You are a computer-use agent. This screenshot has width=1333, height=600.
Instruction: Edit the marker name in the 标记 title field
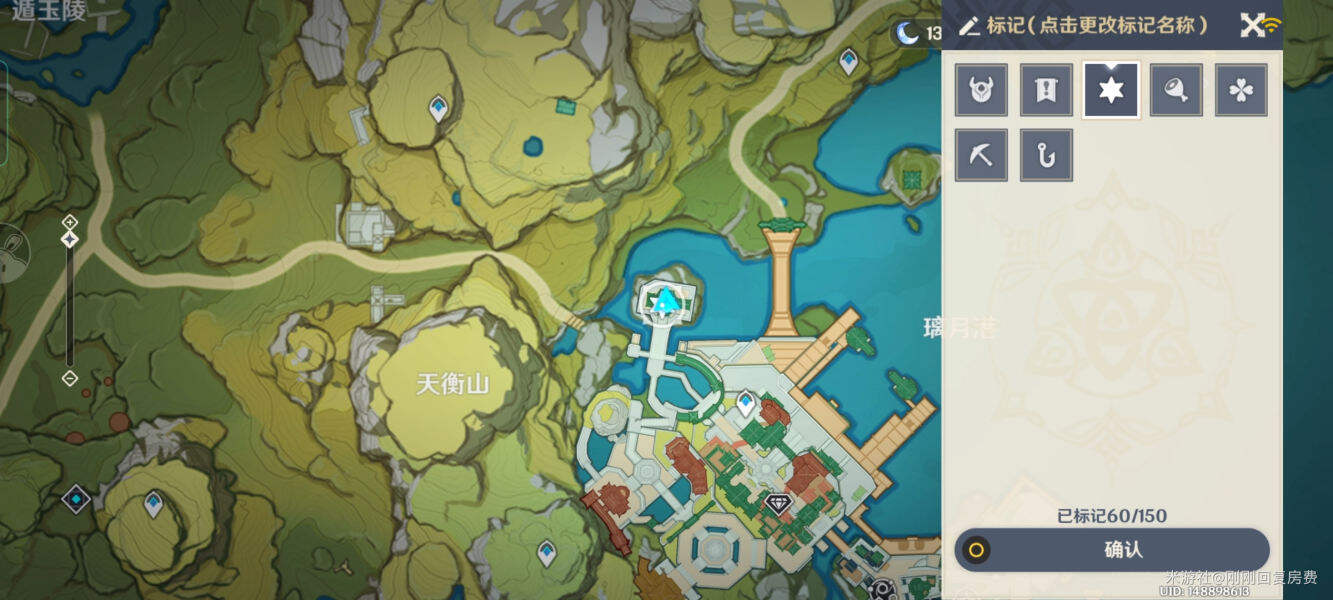[x=1085, y=26]
